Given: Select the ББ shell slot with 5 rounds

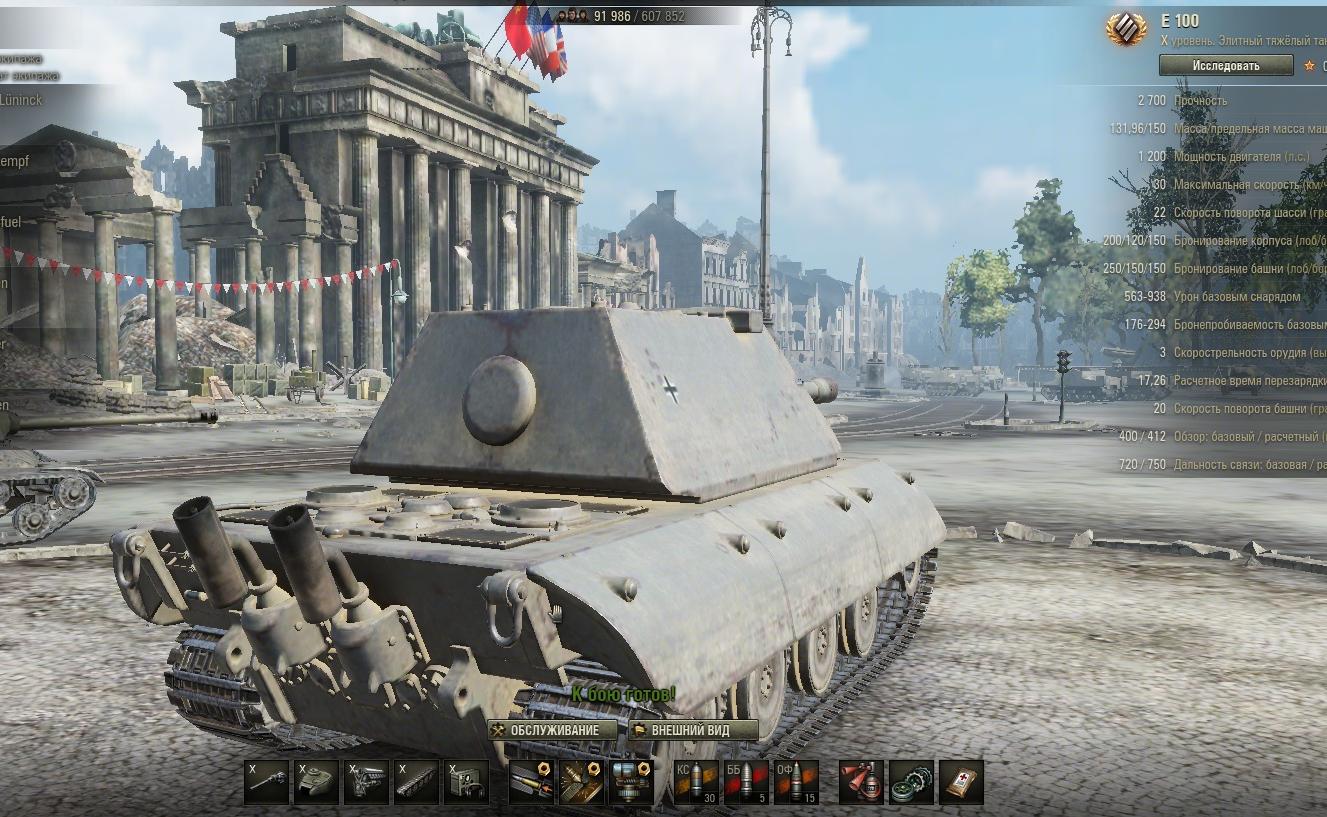Looking at the screenshot, I should (746, 782).
